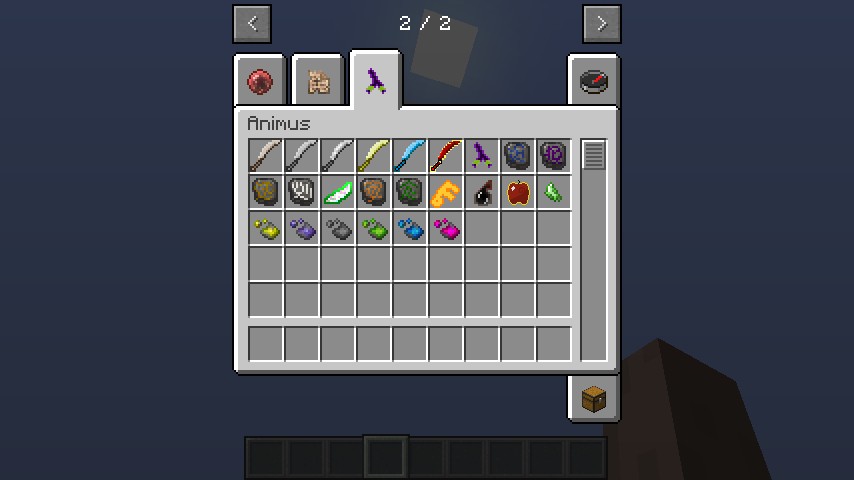The height and width of the screenshot is (480, 854).
Task: Select the red curved blade
Action: tap(446, 156)
